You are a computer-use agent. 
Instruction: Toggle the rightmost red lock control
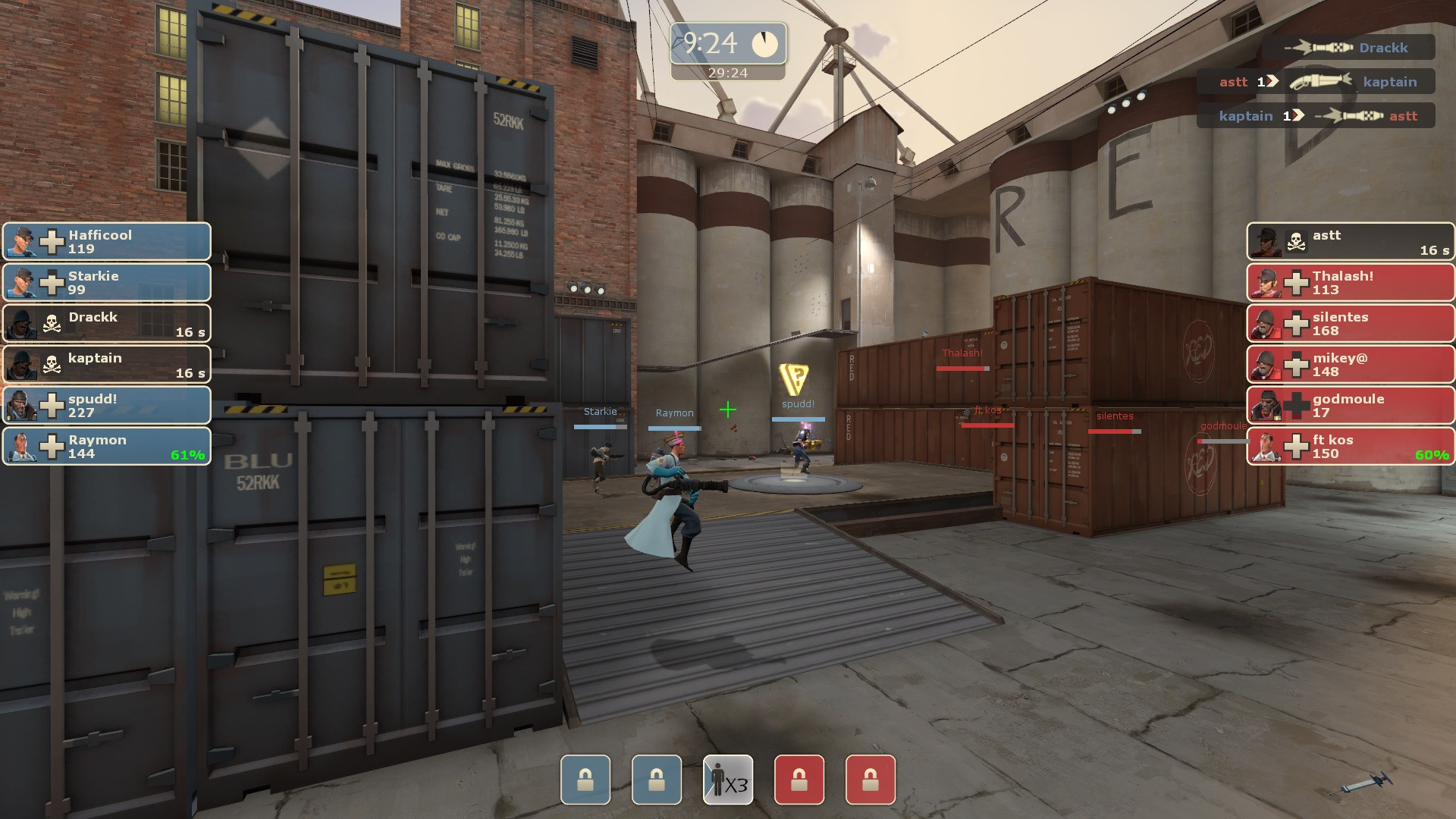pyautogui.click(x=870, y=780)
